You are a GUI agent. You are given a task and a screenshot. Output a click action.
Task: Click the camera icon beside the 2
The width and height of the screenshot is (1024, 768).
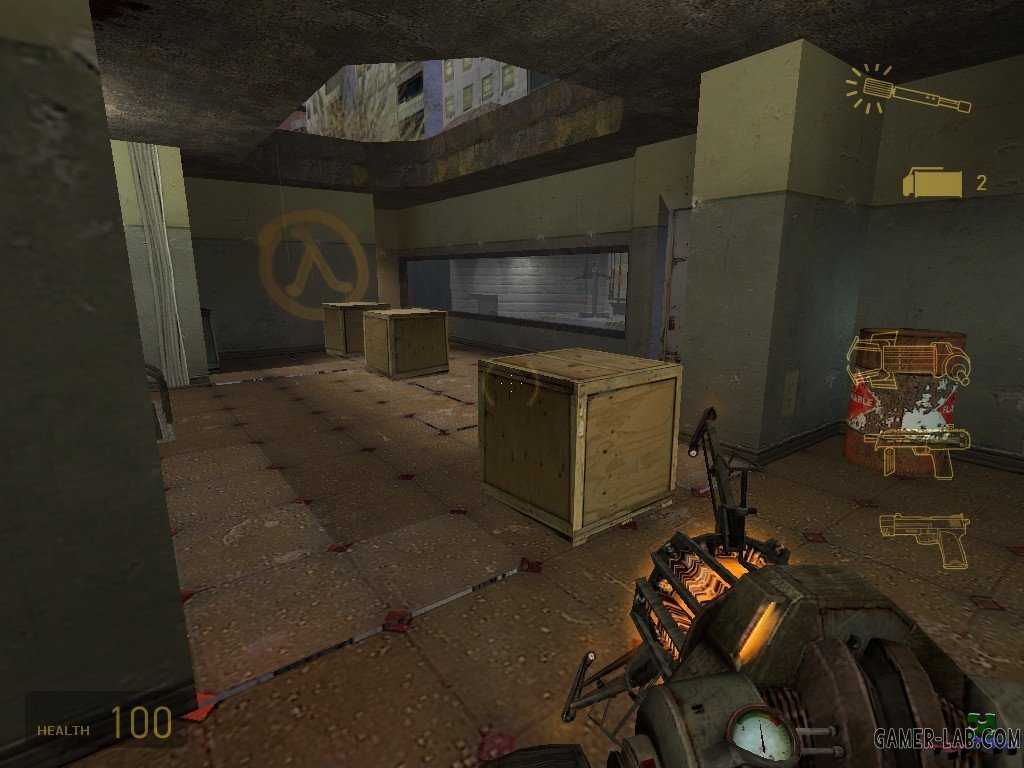point(932,183)
